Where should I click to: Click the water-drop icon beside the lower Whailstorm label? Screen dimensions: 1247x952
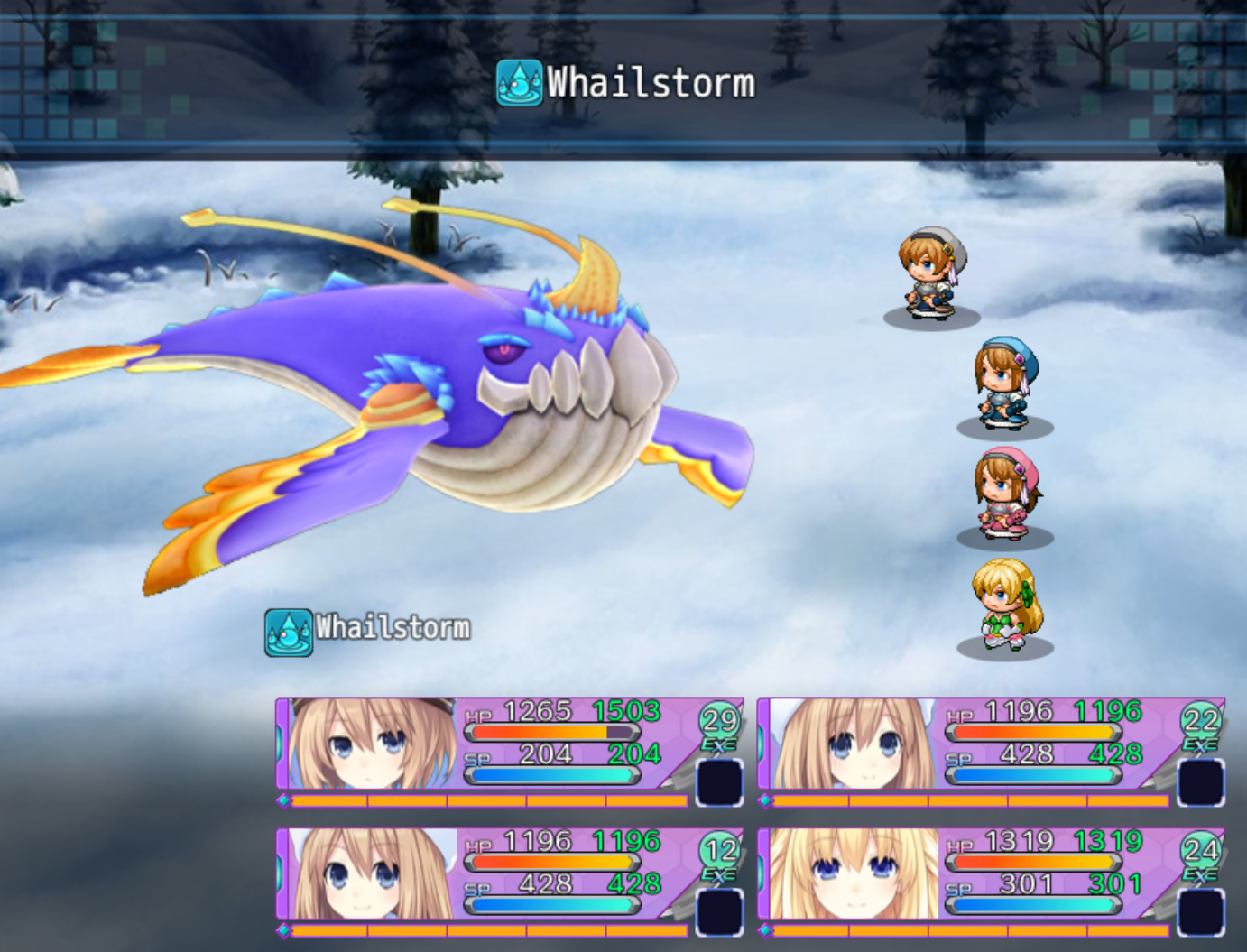click(x=287, y=629)
